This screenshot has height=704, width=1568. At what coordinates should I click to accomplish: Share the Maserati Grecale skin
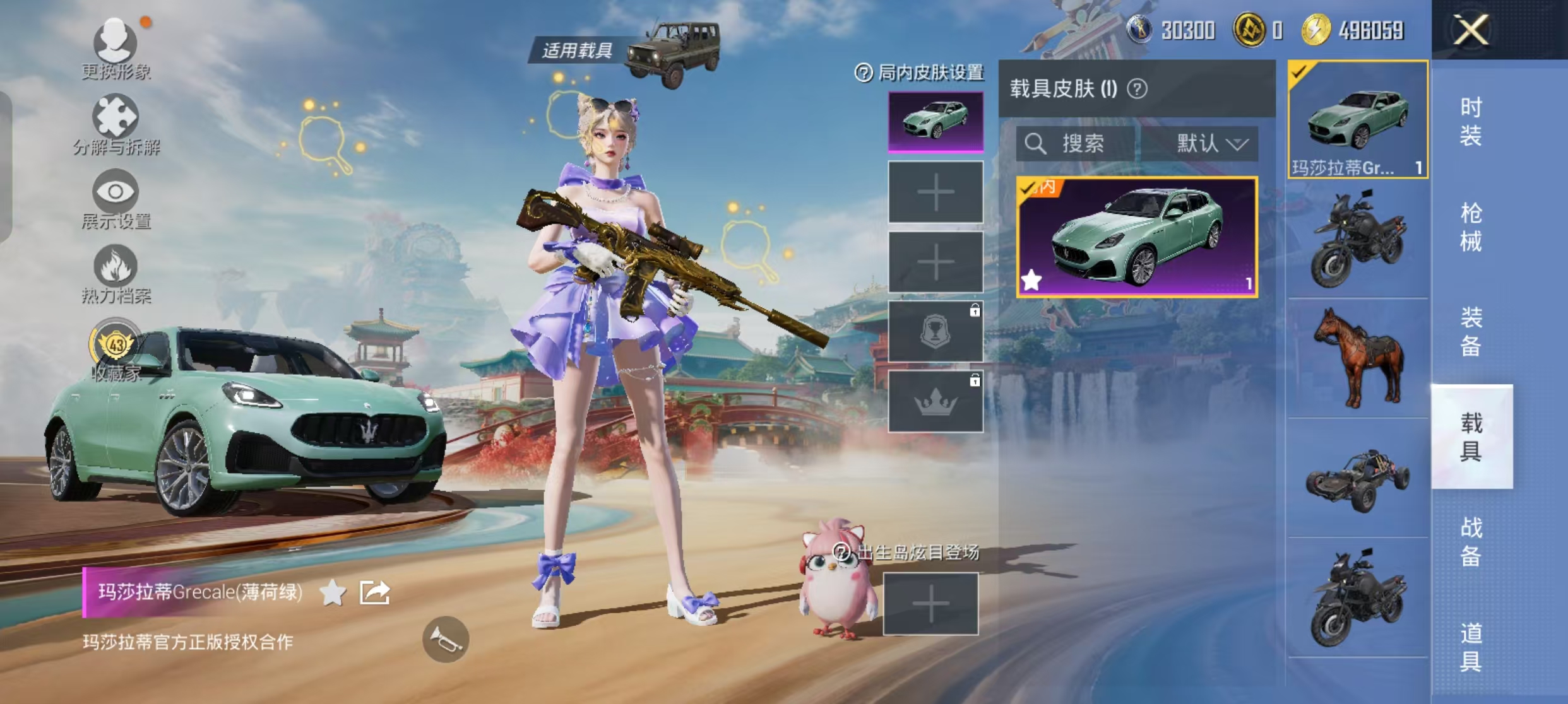[x=374, y=592]
